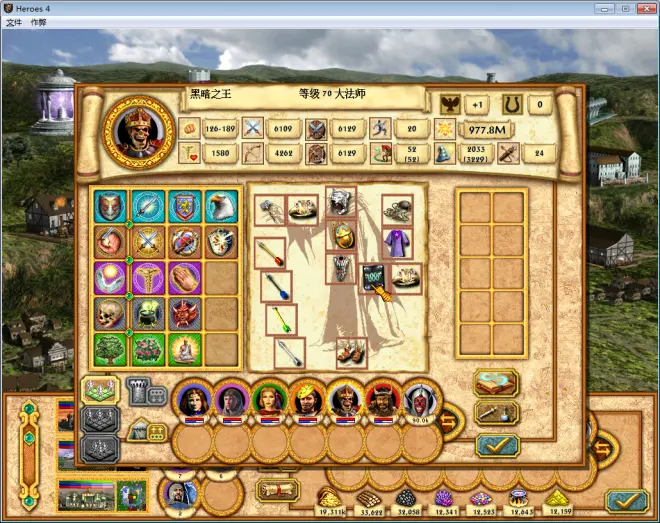
Task: Select the green cauldron skill icon
Action: coord(148,313)
